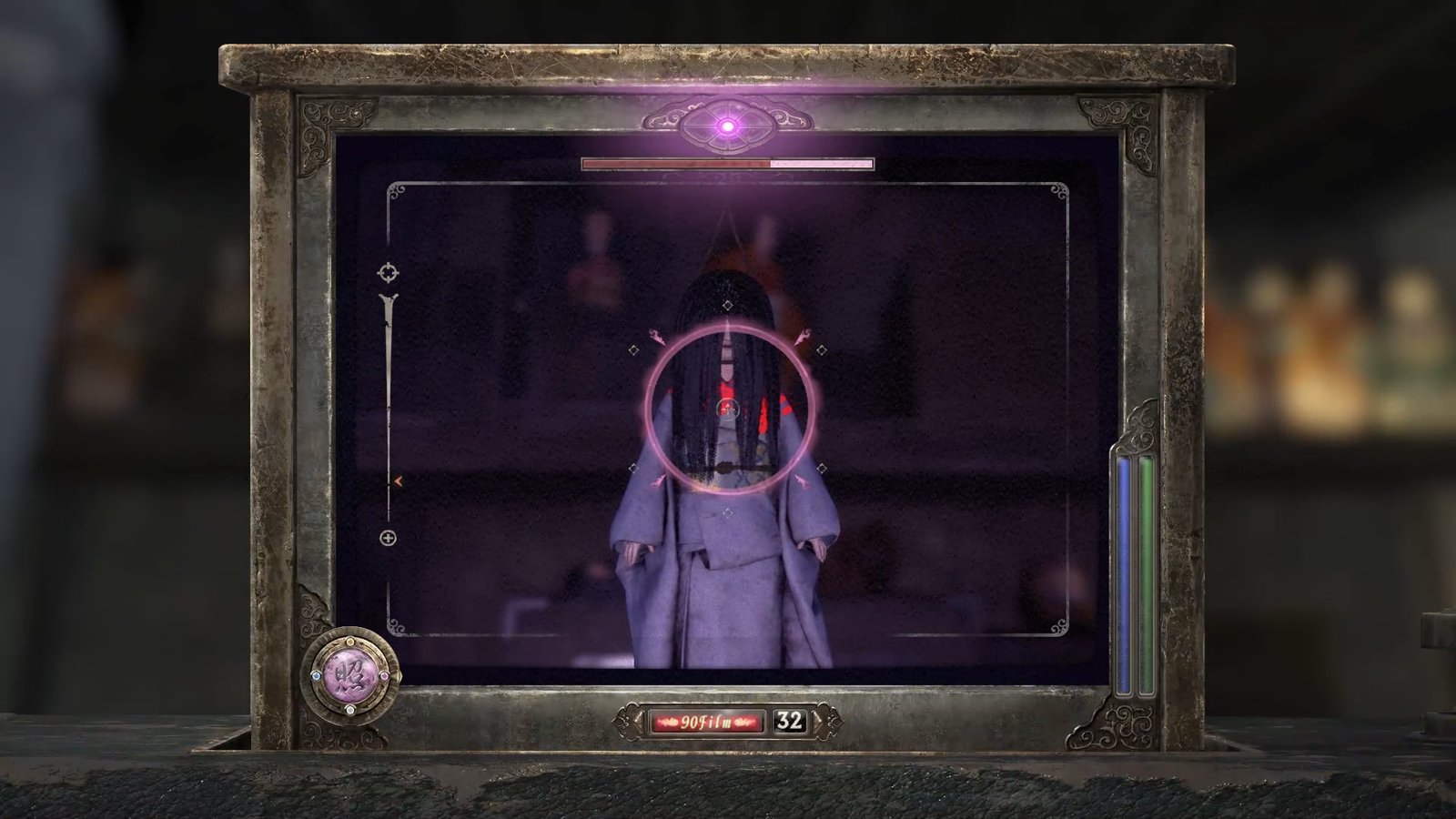
Task: Open the right arrow beside the film counter
Action: [817, 721]
